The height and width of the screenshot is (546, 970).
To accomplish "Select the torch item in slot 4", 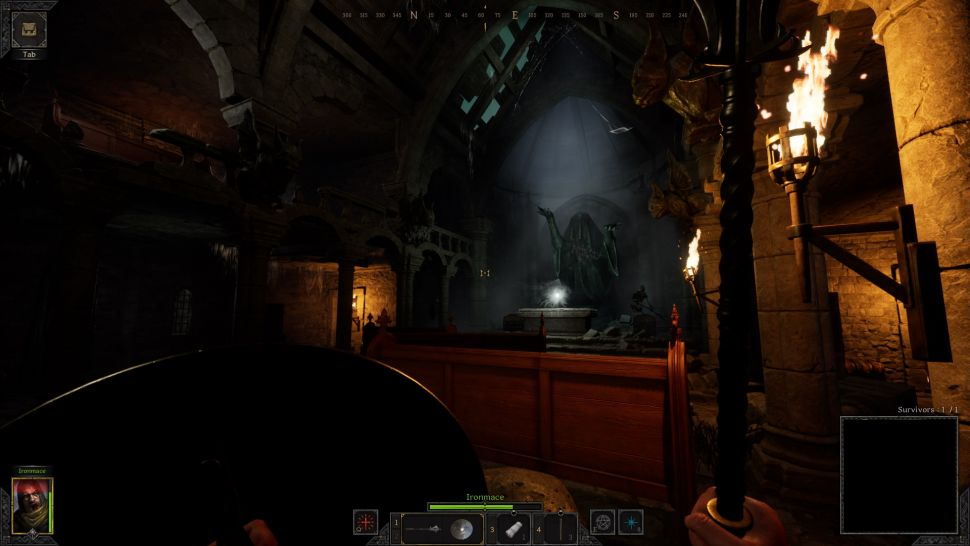I will 560,528.
